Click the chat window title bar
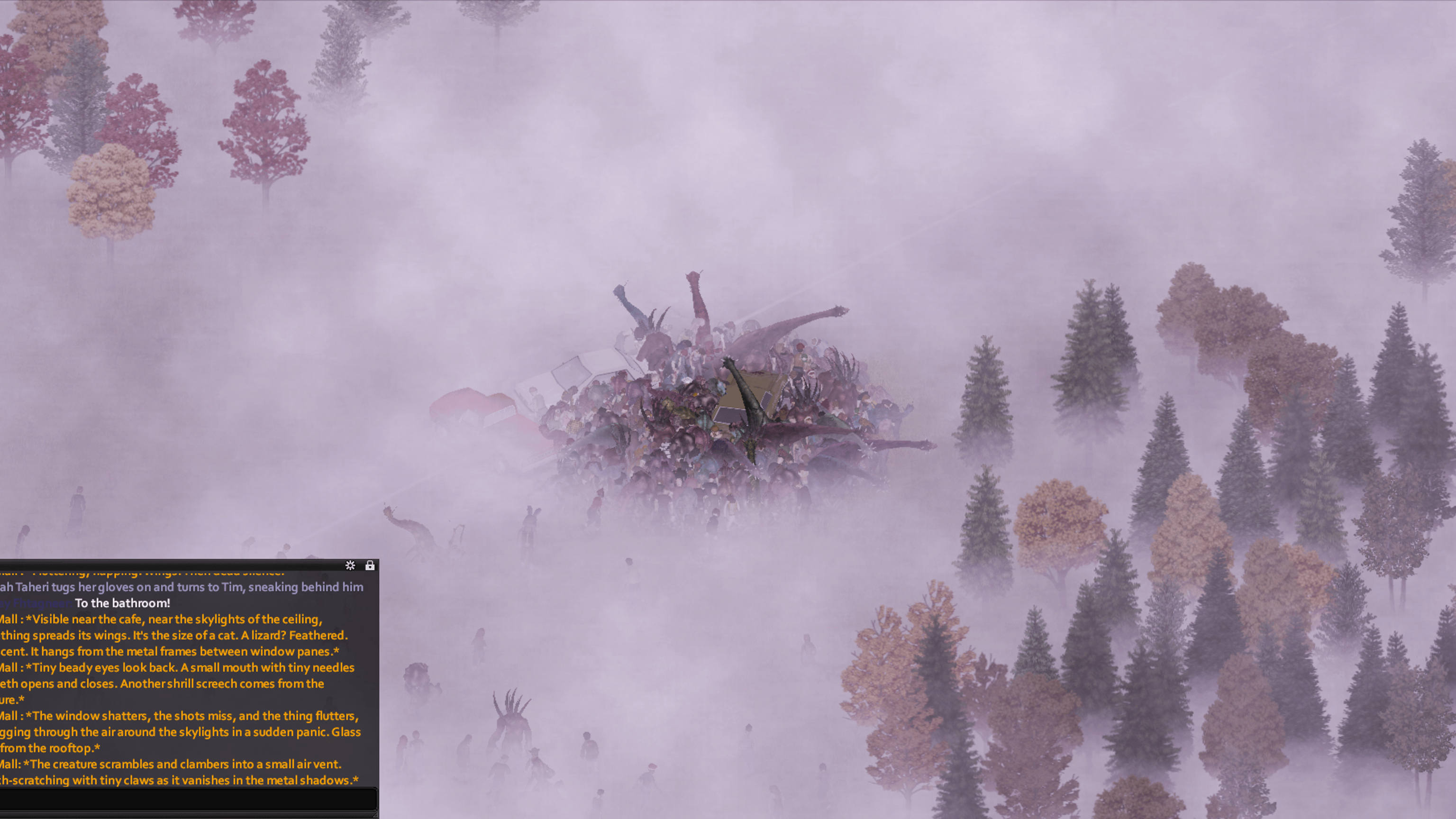This screenshot has width=1456, height=819. (x=170, y=564)
